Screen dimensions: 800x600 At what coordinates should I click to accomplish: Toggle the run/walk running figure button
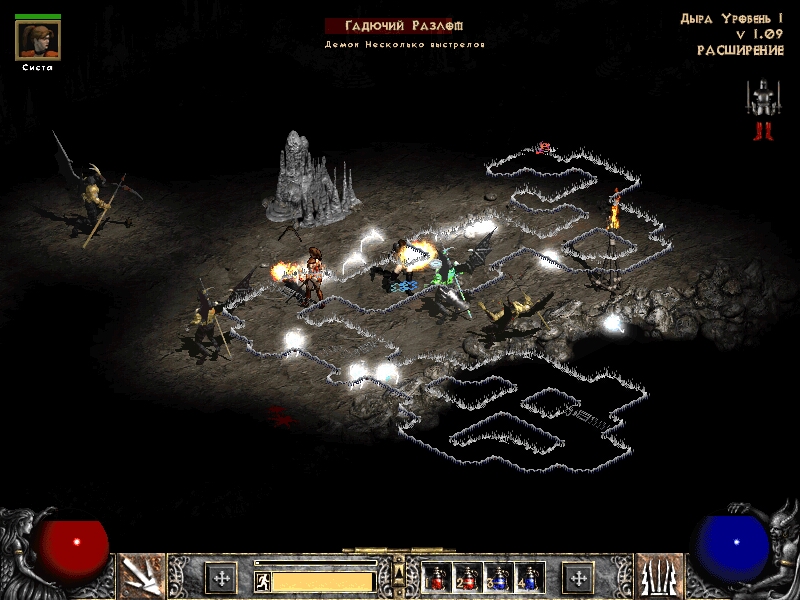(x=262, y=580)
